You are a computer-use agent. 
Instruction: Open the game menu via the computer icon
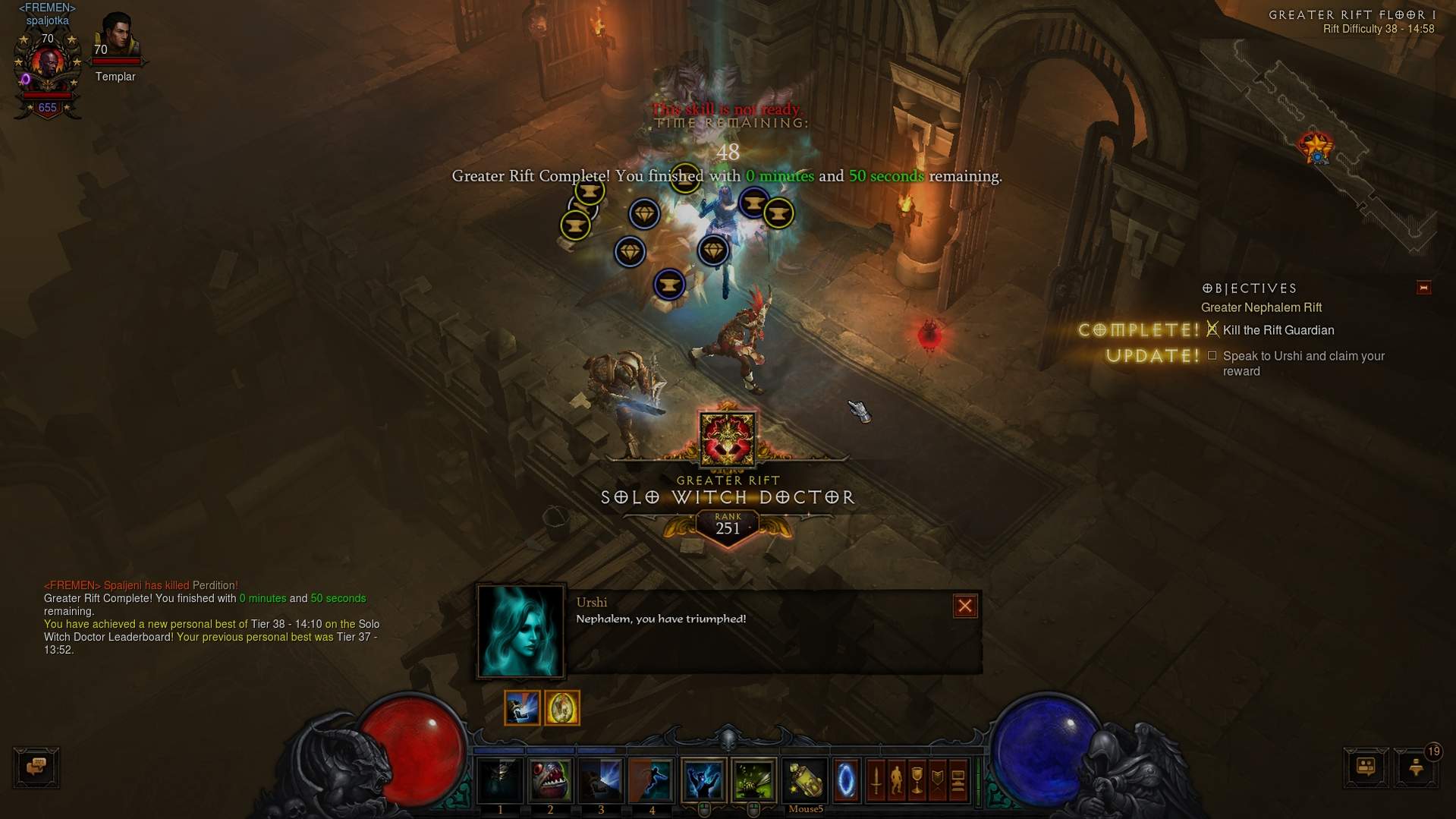(958, 780)
